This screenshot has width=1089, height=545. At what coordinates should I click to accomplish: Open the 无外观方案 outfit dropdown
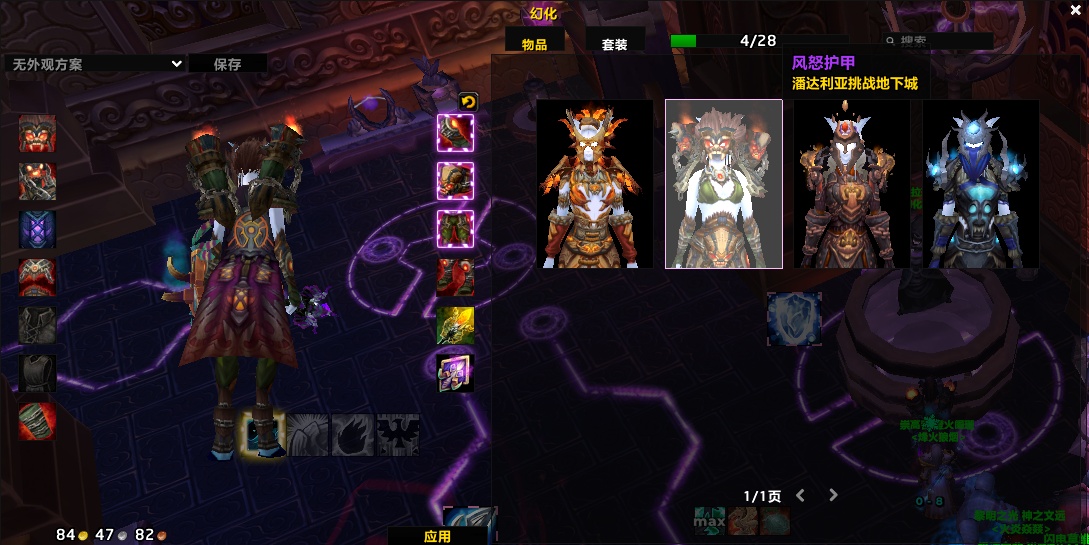(x=95, y=64)
